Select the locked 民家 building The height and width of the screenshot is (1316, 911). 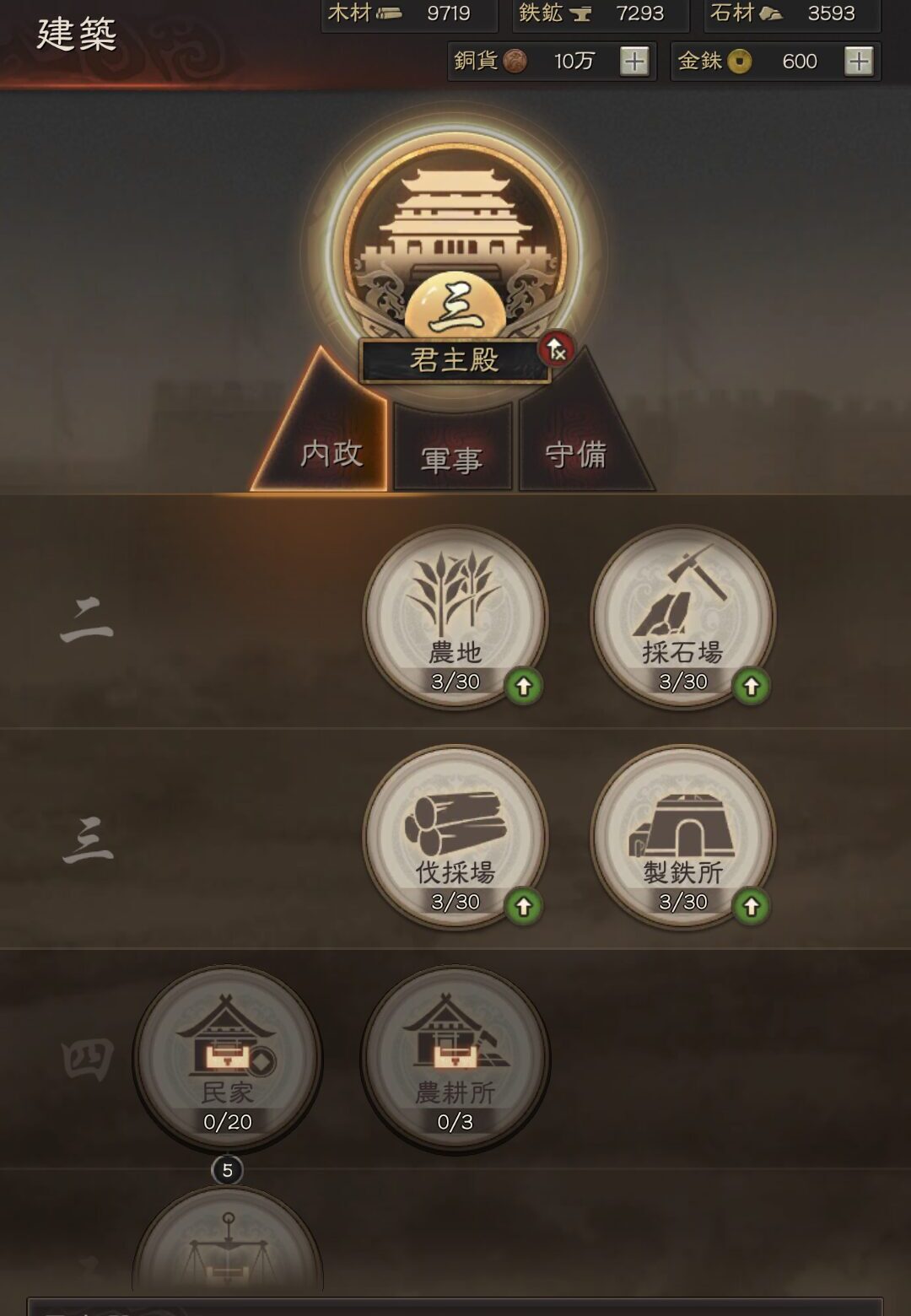pos(228,1058)
